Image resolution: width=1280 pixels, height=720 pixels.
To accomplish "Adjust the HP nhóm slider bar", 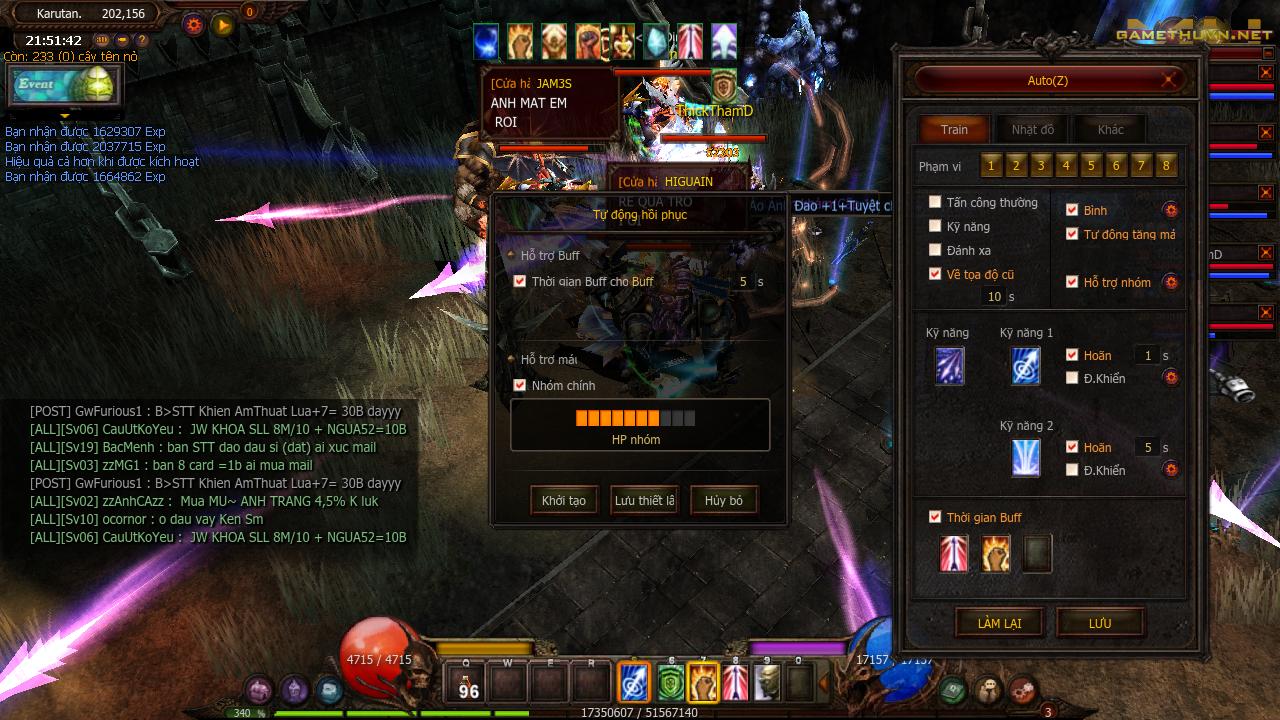I will (x=635, y=418).
